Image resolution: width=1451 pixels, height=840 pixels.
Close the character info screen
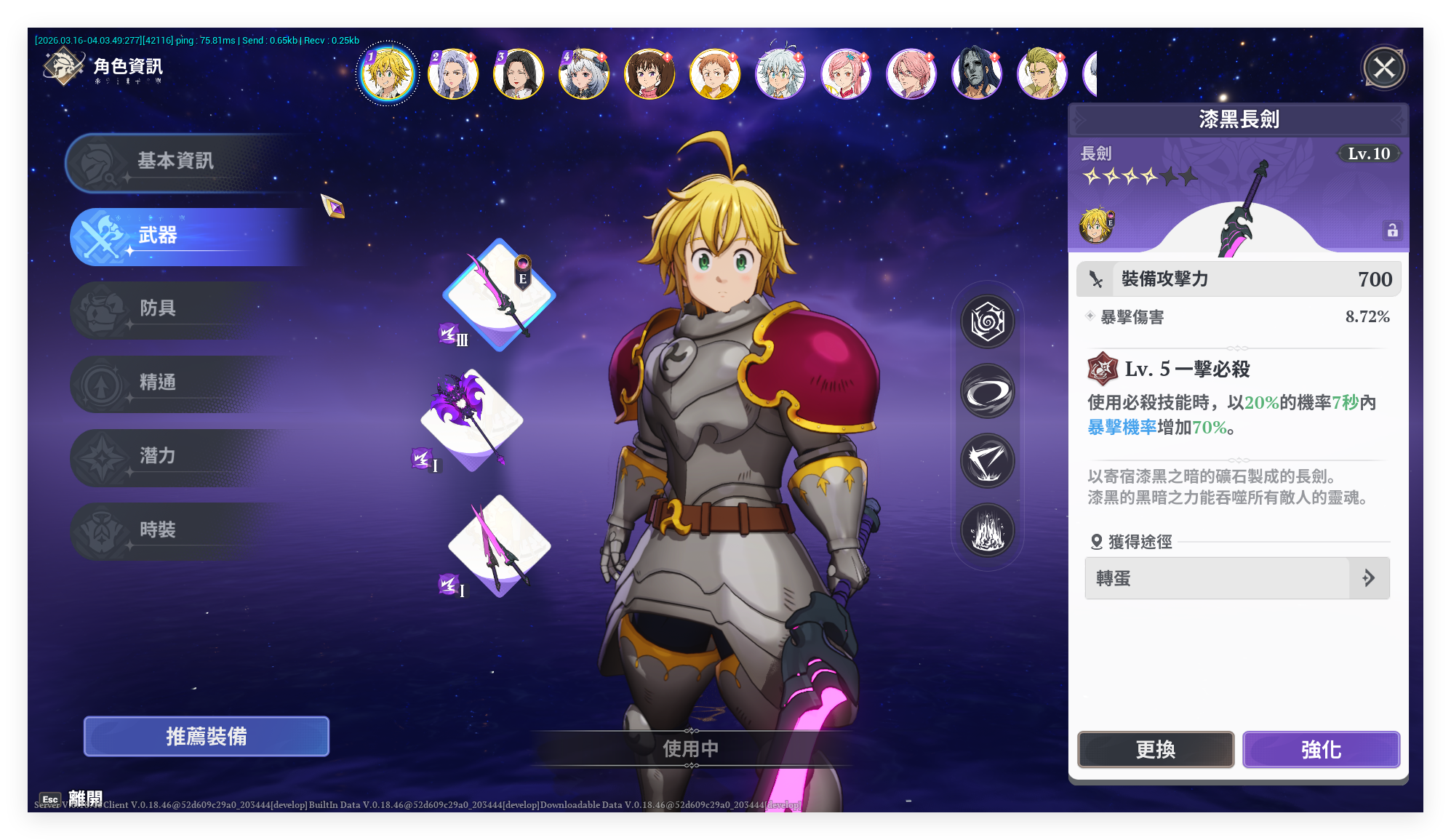click(x=1383, y=68)
